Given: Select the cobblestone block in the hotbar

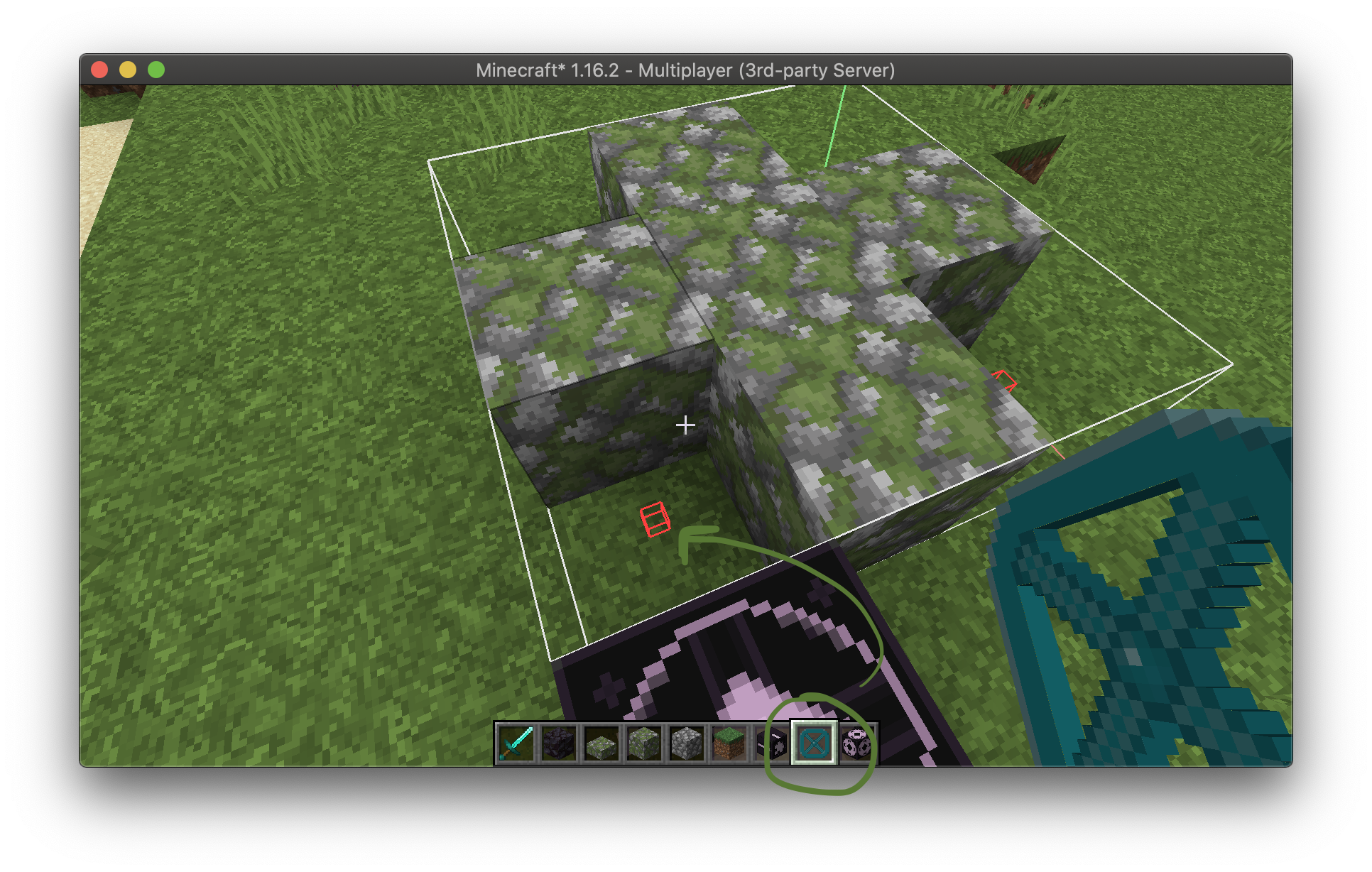Looking at the screenshot, I should coord(686,743).
